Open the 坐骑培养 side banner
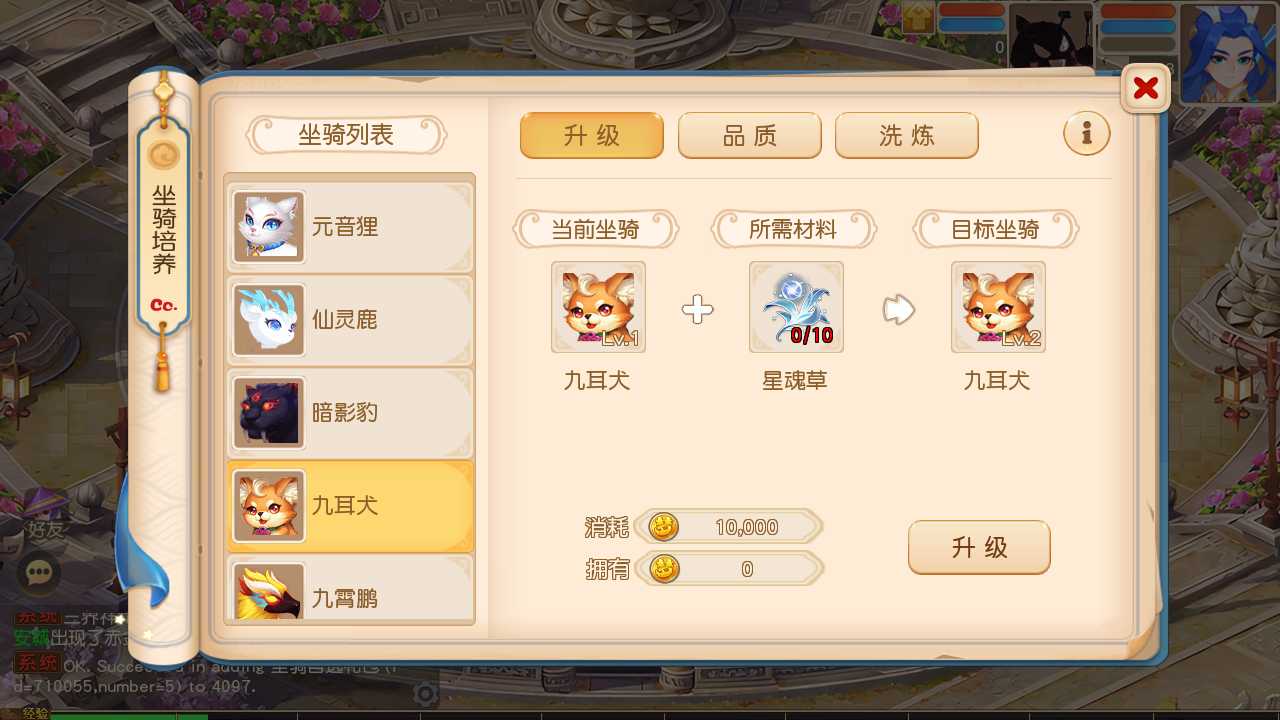The image size is (1280, 720). coord(163,233)
